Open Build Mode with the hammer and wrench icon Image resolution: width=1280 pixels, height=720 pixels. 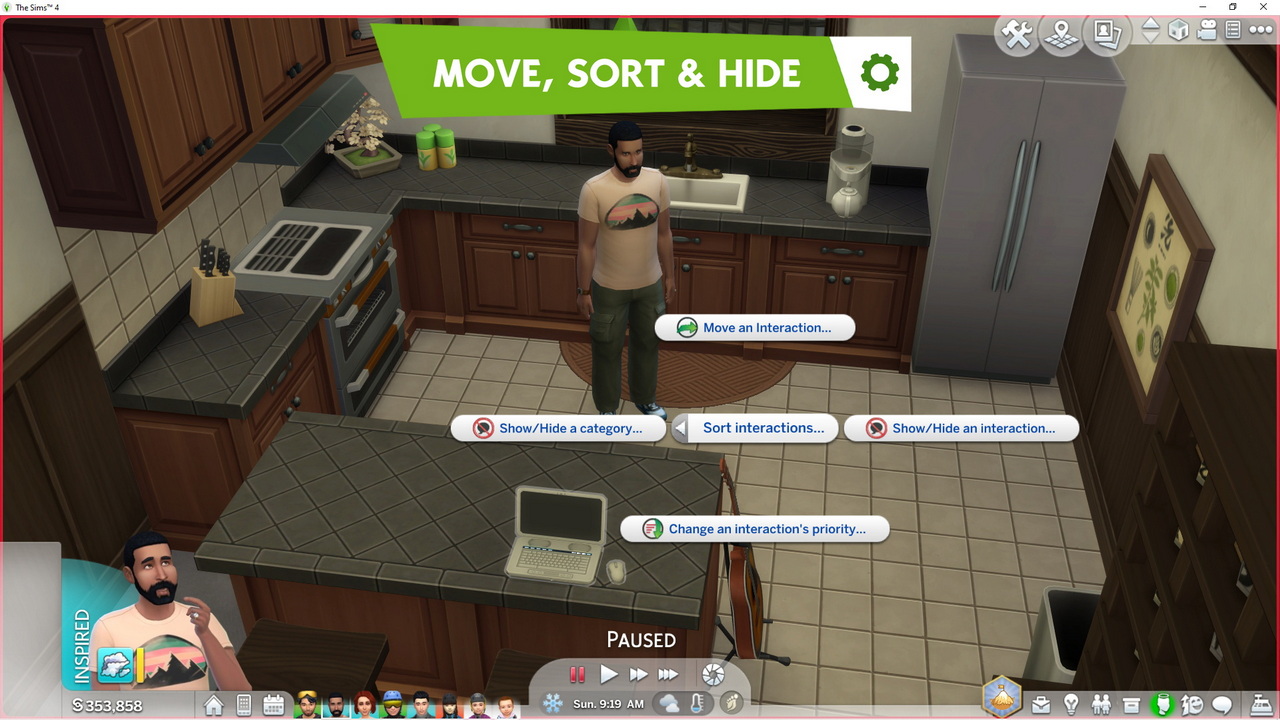tap(1018, 32)
